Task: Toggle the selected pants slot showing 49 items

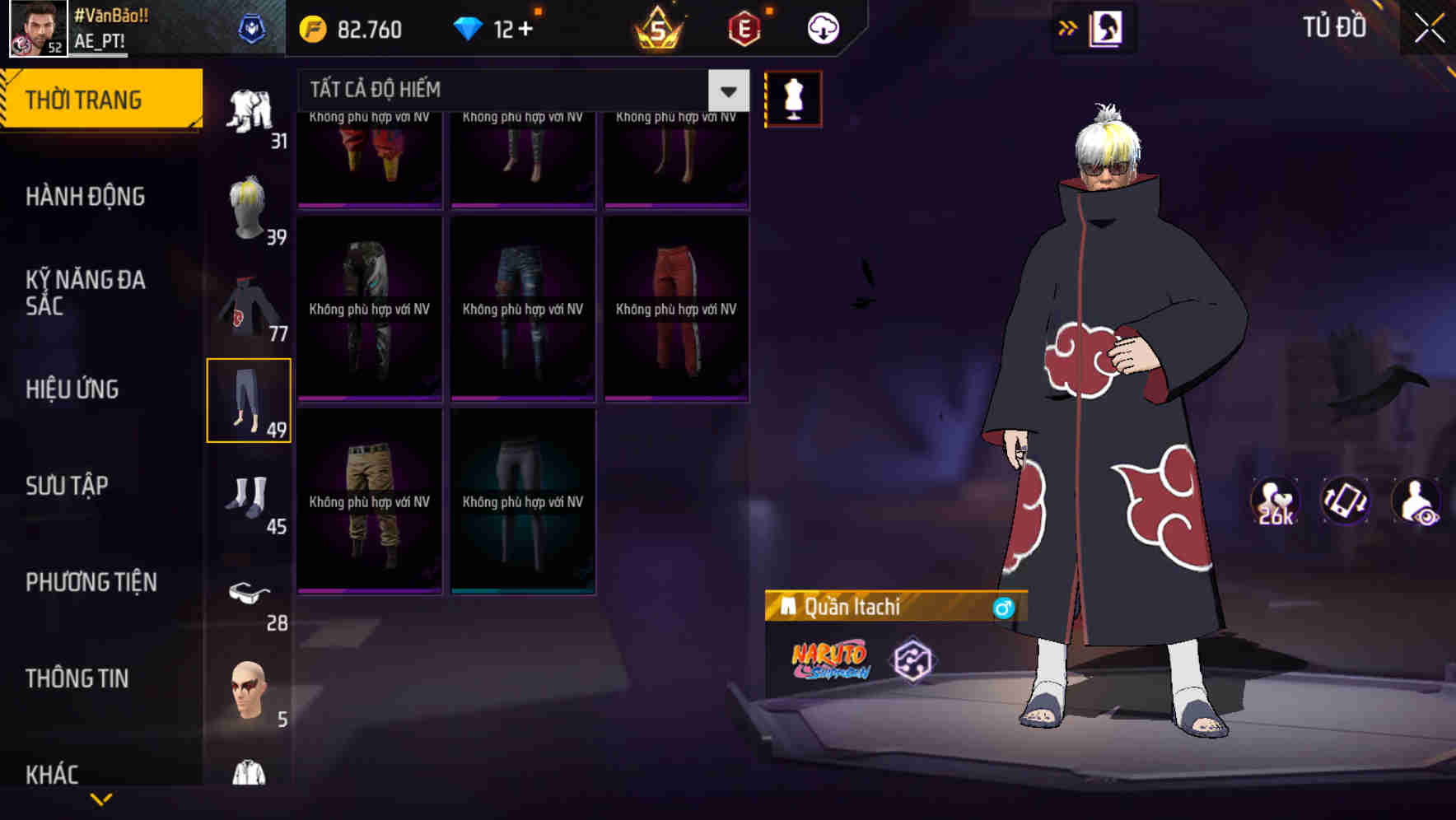Action: (250, 399)
